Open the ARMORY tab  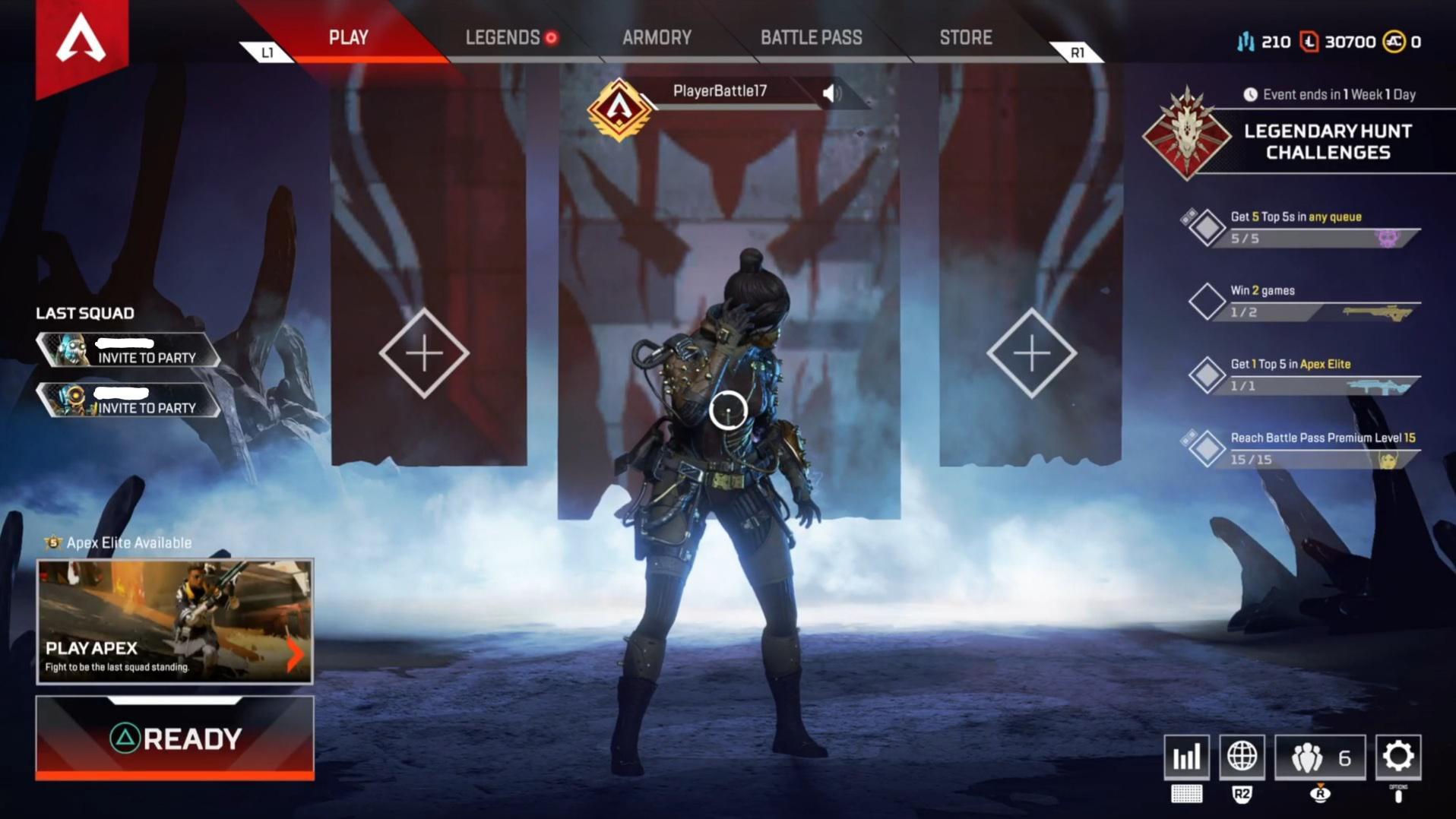(x=657, y=36)
